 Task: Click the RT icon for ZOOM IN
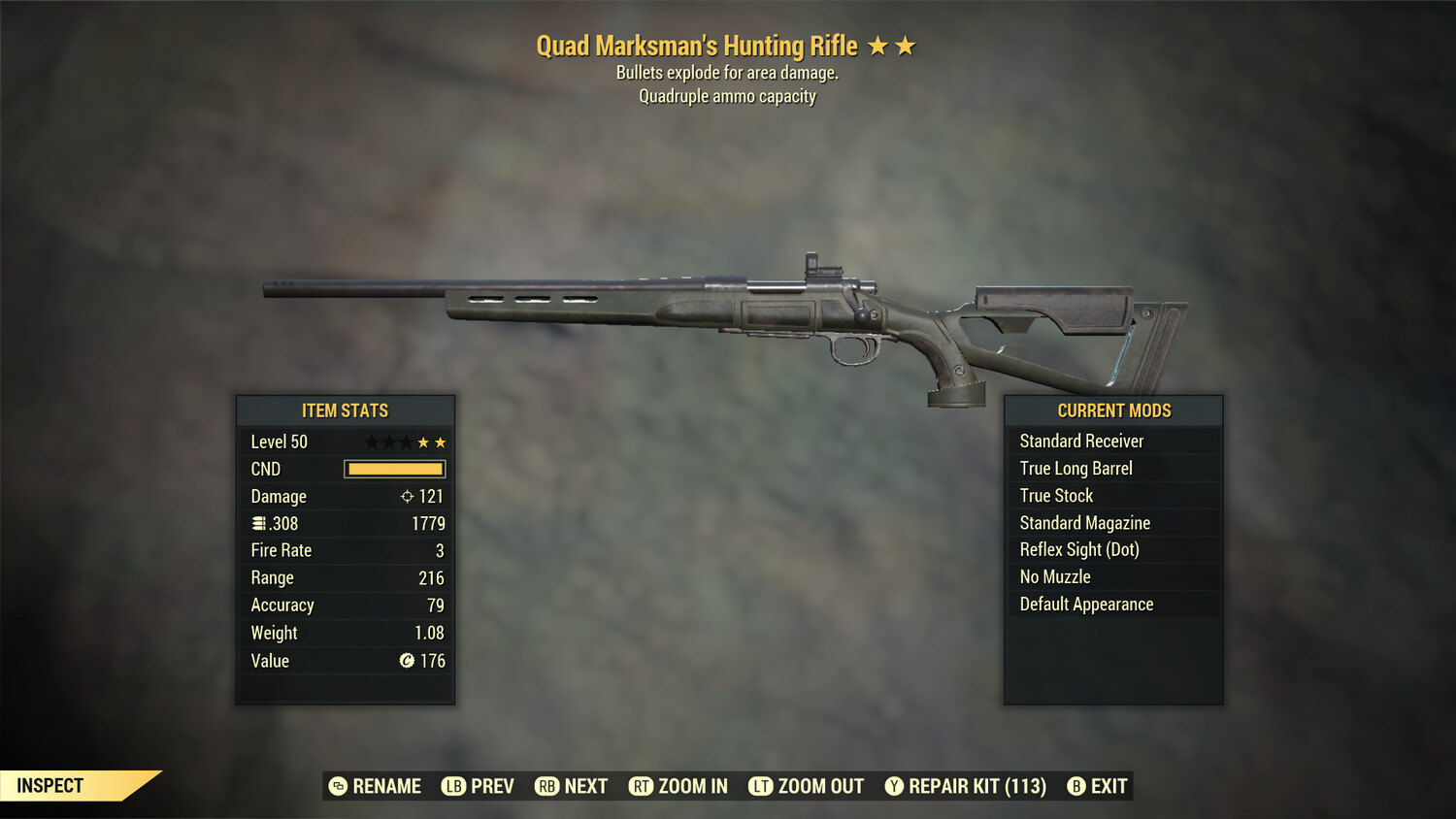(x=643, y=786)
